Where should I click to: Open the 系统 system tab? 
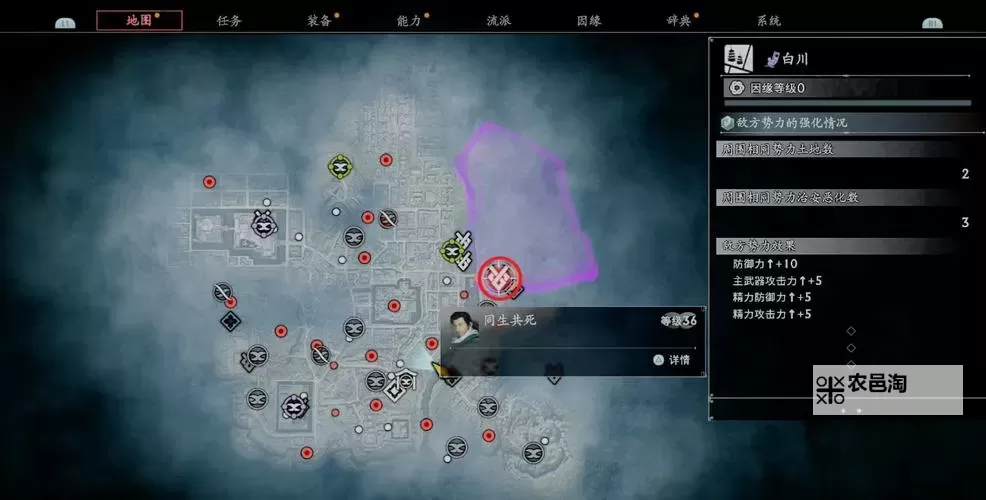(x=769, y=20)
